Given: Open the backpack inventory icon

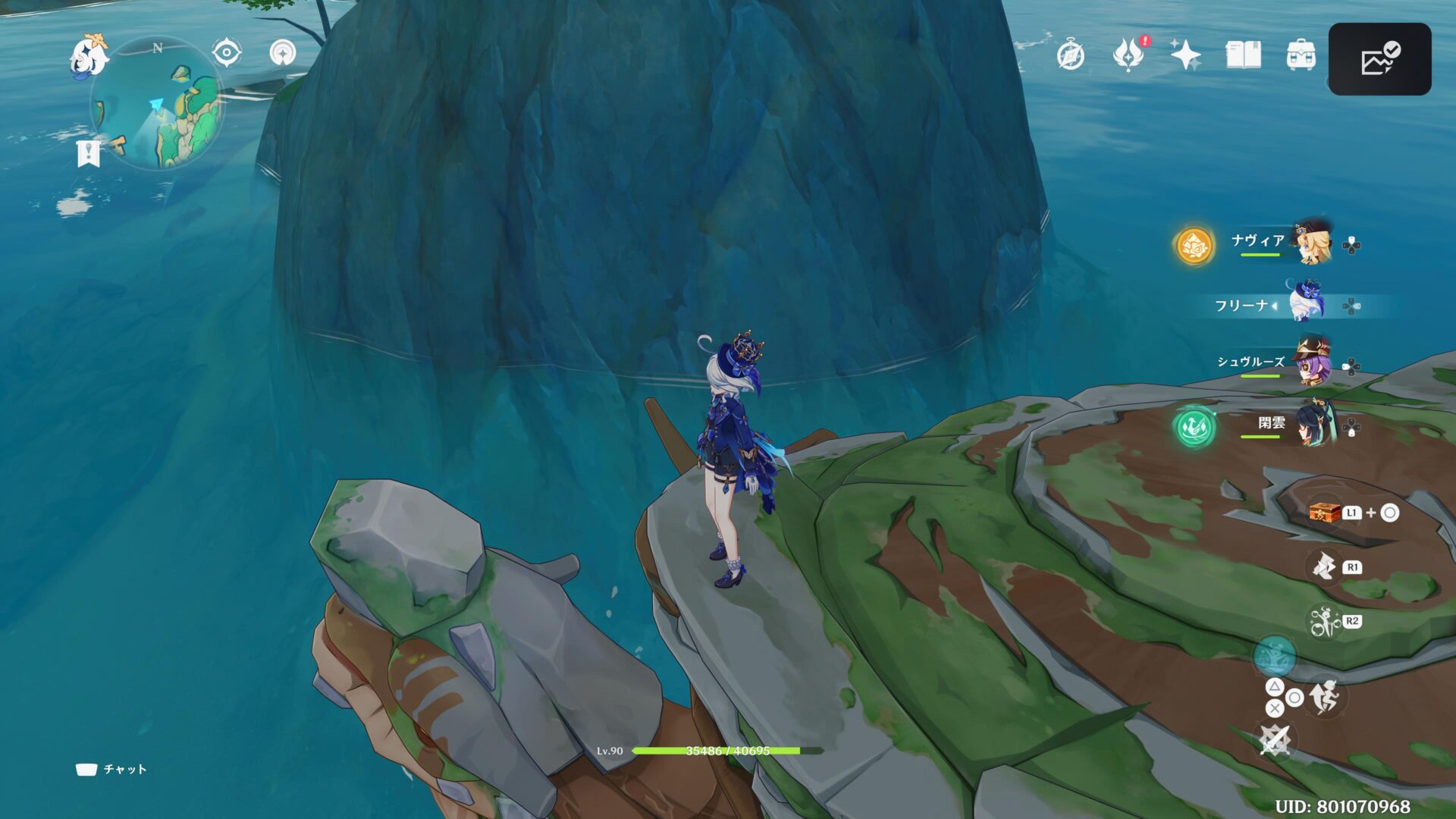Looking at the screenshot, I should pyautogui.click(x=1301, y=55).
